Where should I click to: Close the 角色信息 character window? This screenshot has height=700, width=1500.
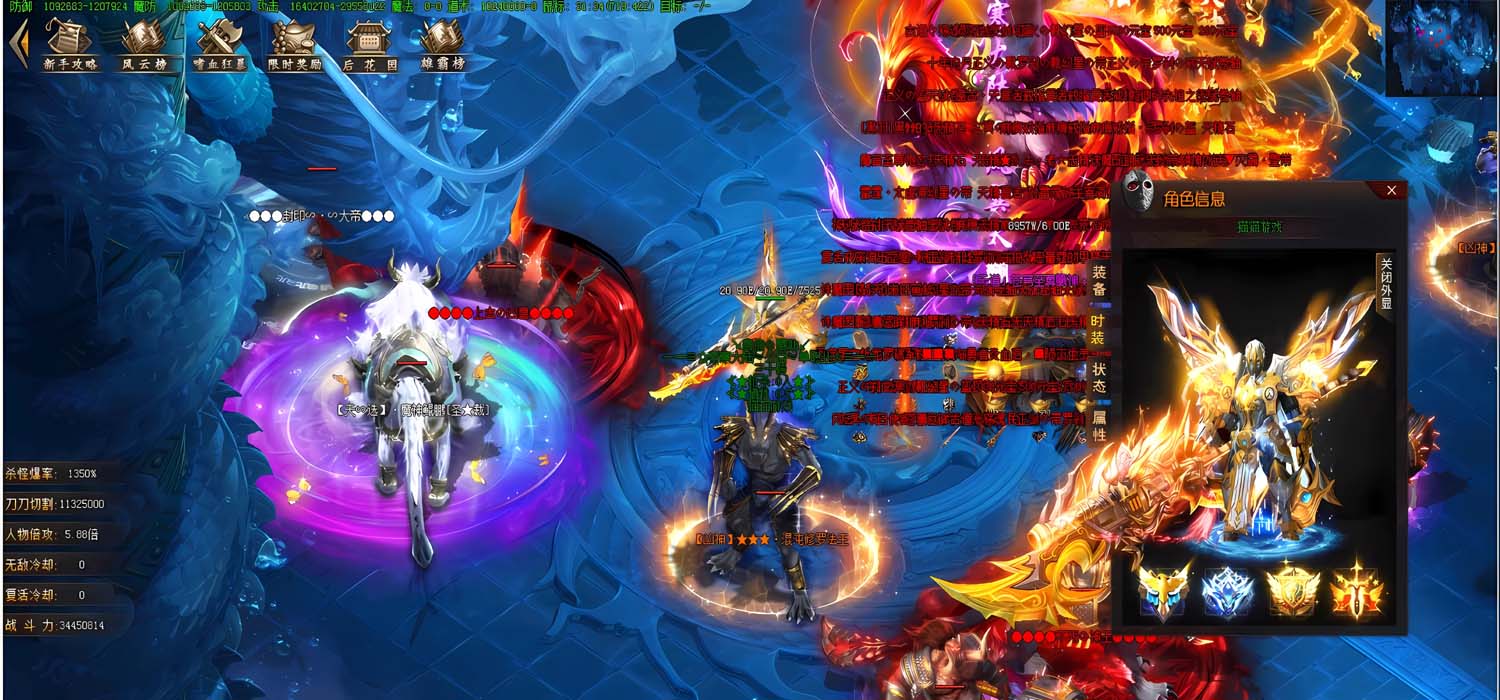point(1391,190)
